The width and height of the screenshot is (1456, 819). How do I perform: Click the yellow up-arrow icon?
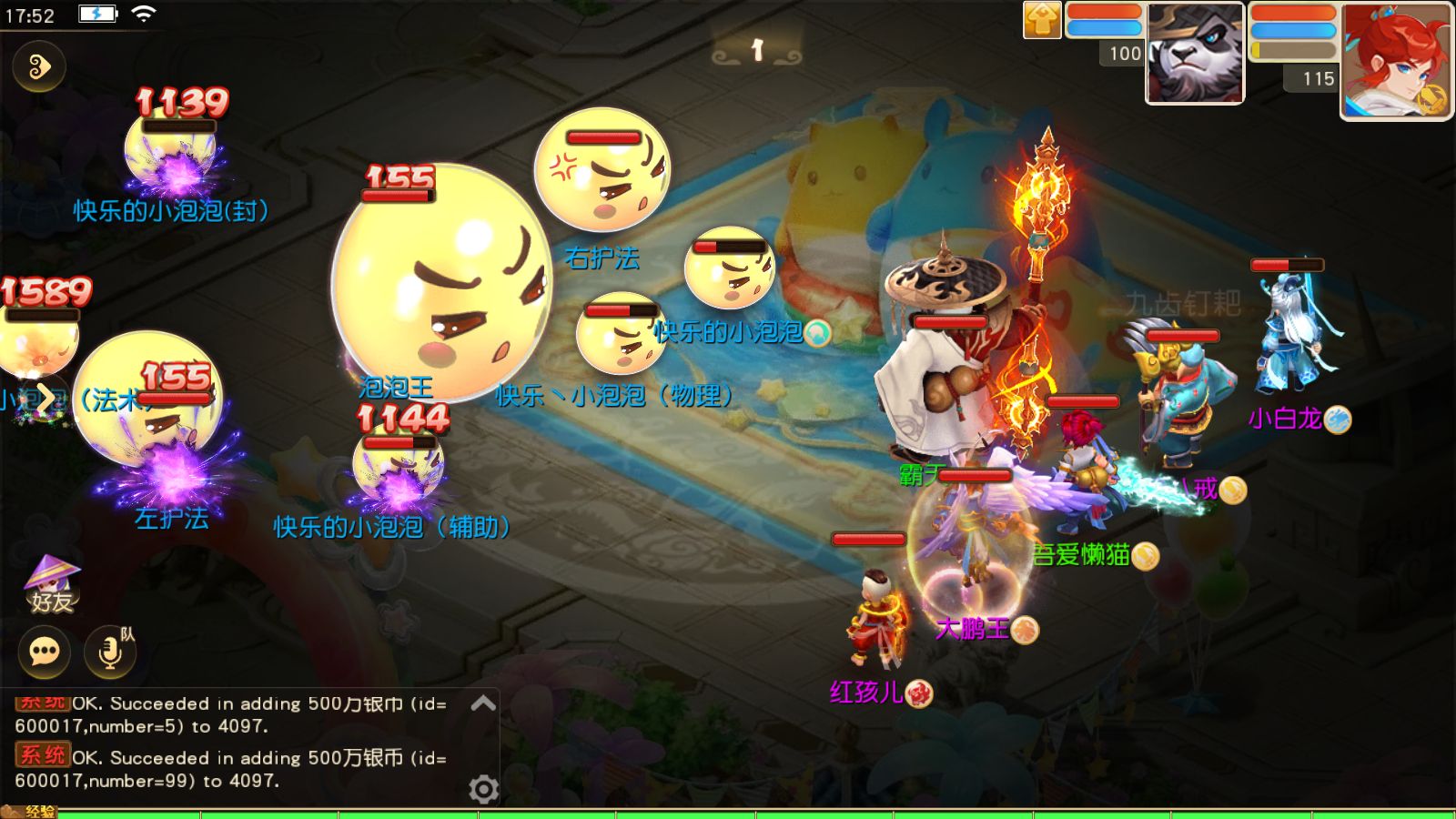tap(1042, 20)
